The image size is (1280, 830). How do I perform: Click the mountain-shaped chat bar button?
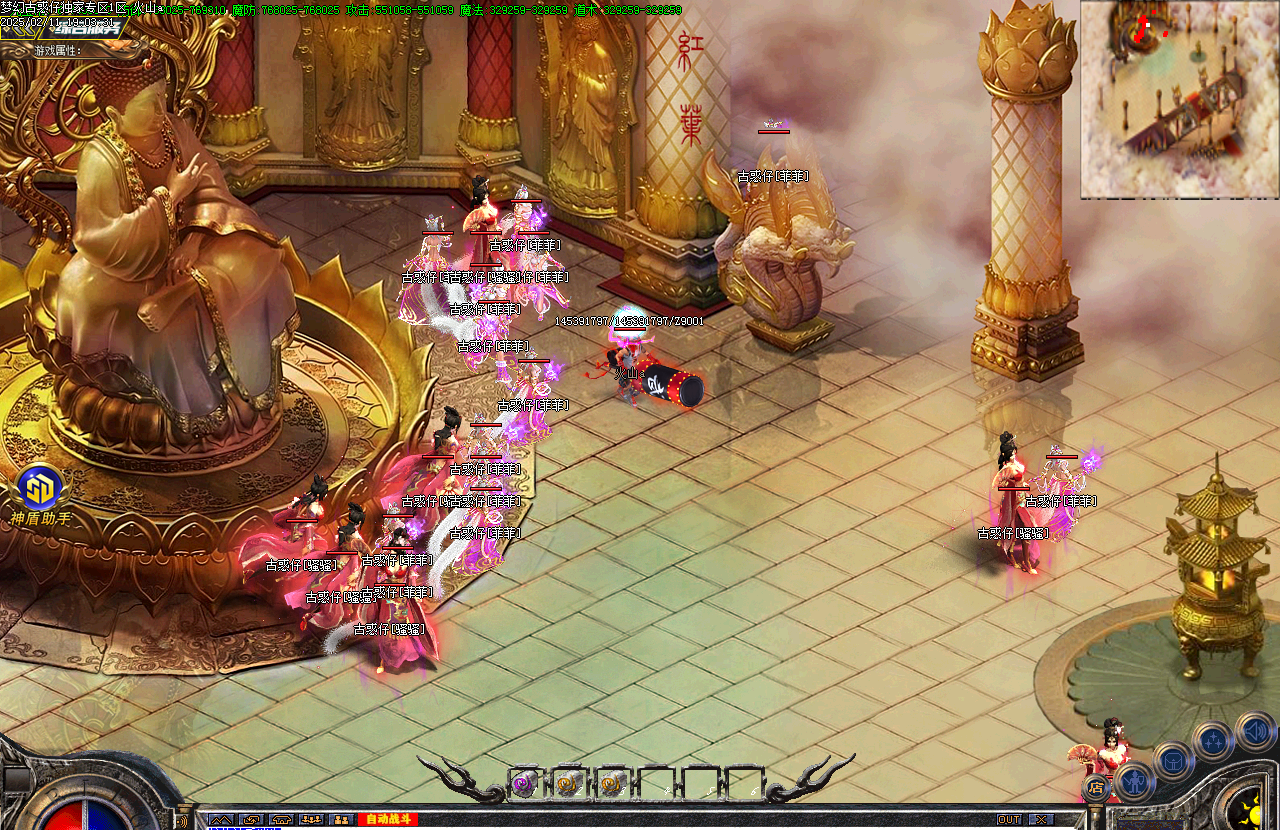tap(221, 820)
